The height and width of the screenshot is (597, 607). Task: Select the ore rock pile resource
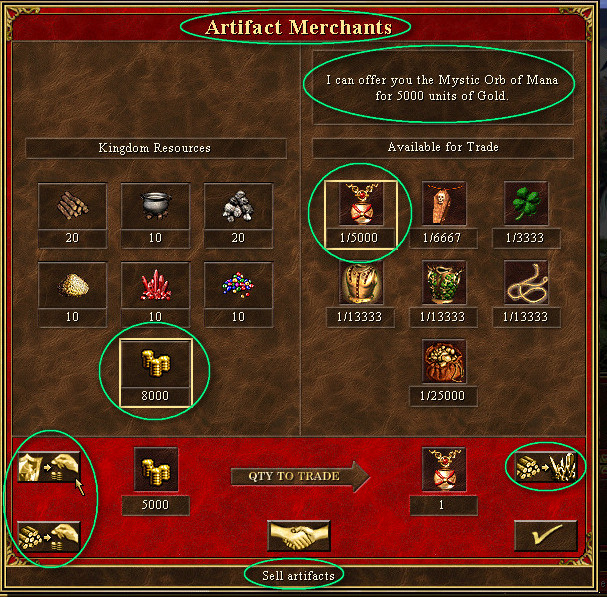[238, 206]
